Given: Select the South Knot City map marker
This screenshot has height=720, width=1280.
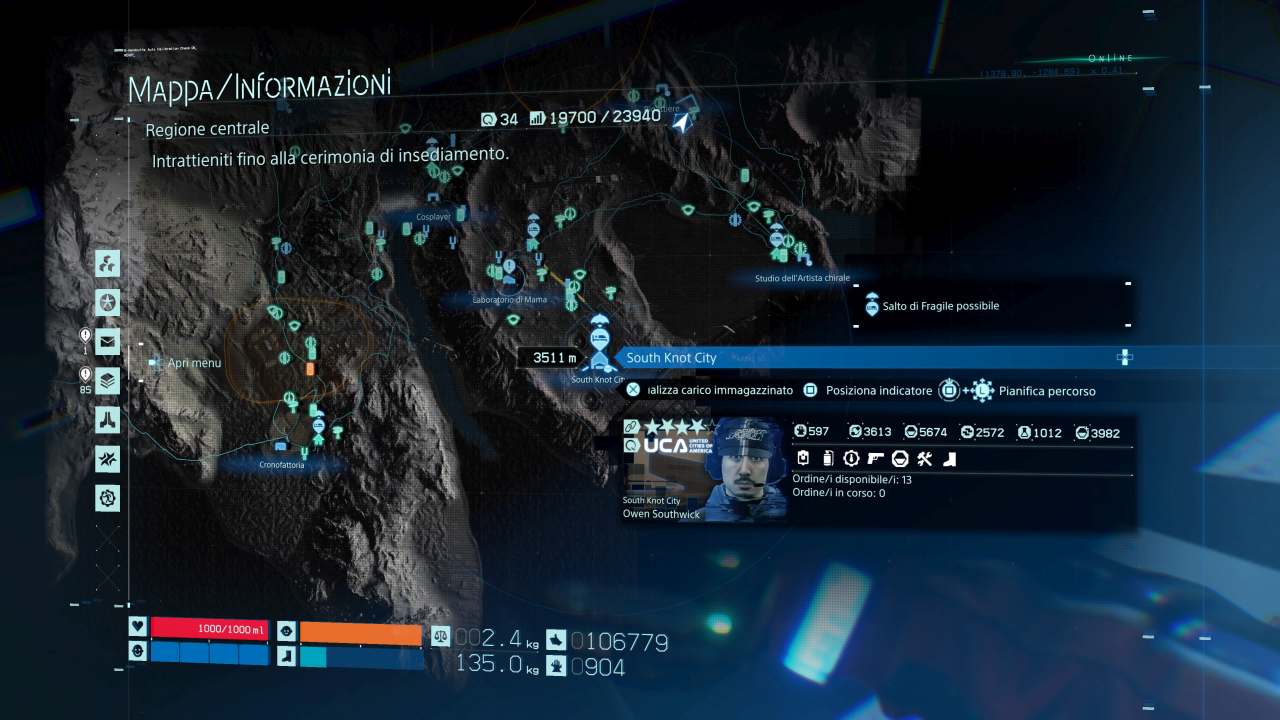Looking at the screenshot, I should (x=599, y=345).
